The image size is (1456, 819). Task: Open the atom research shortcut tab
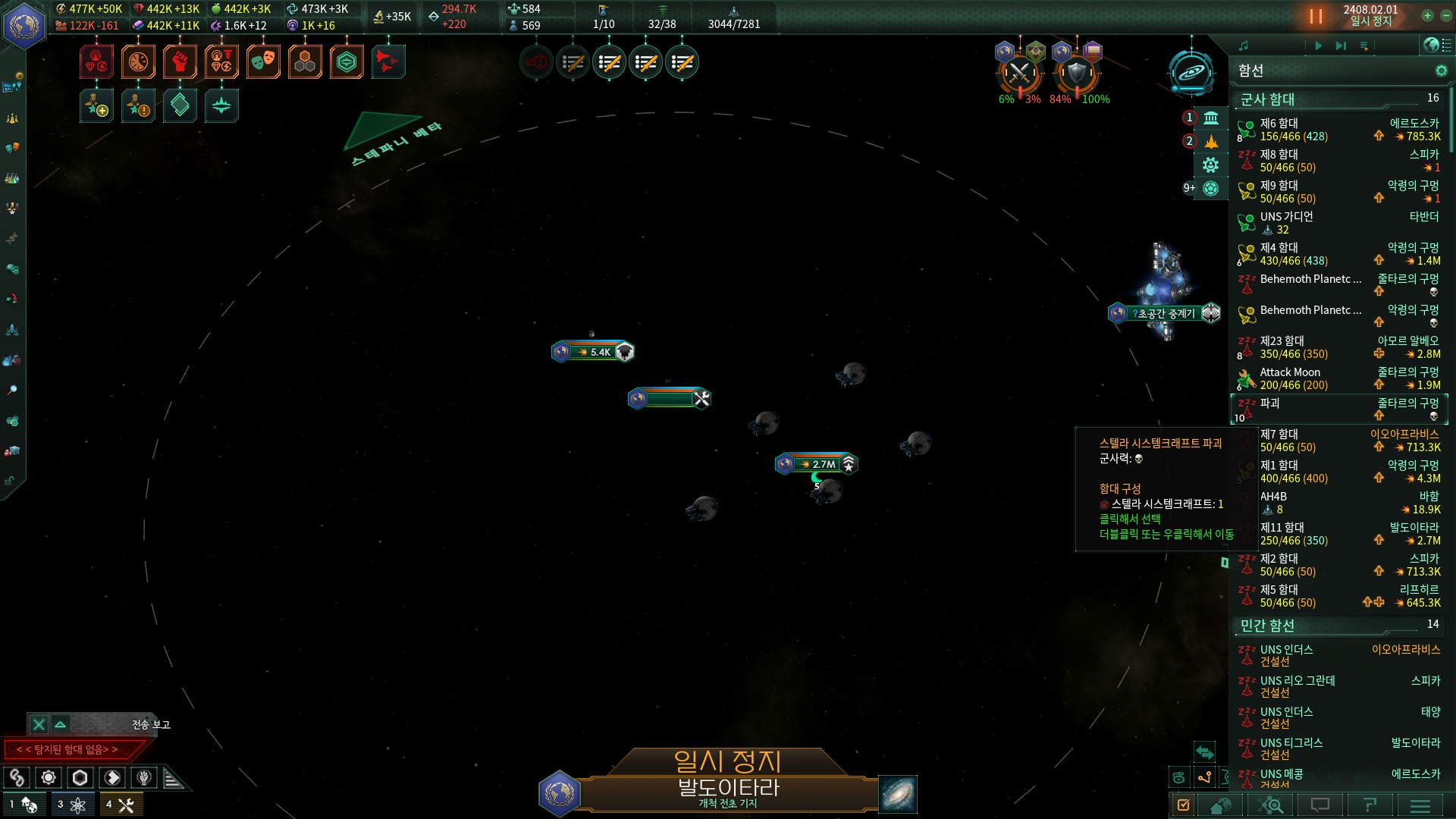(x=73, y=805)
